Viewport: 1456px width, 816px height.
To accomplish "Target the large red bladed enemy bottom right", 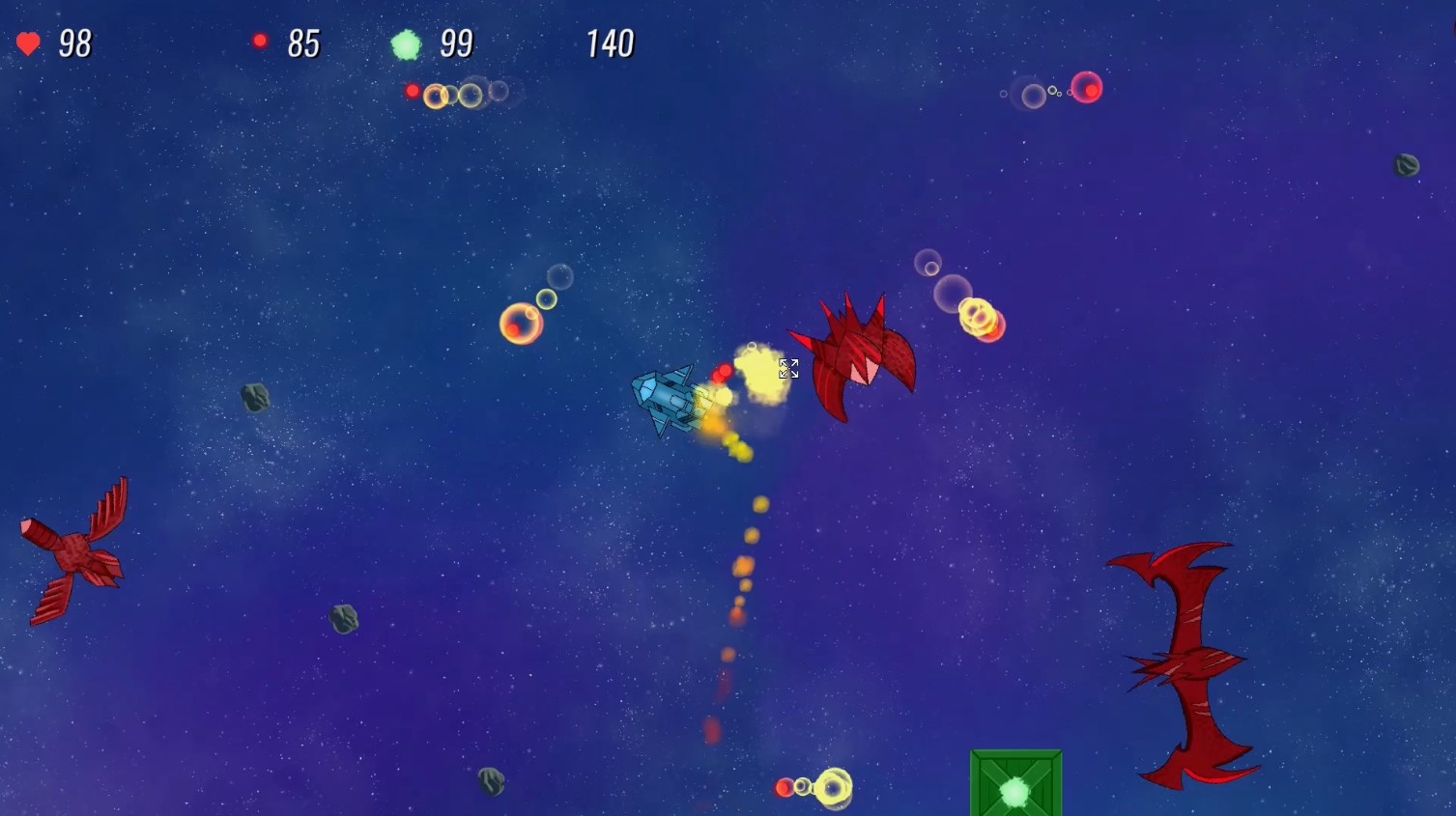I will 1186,661.
